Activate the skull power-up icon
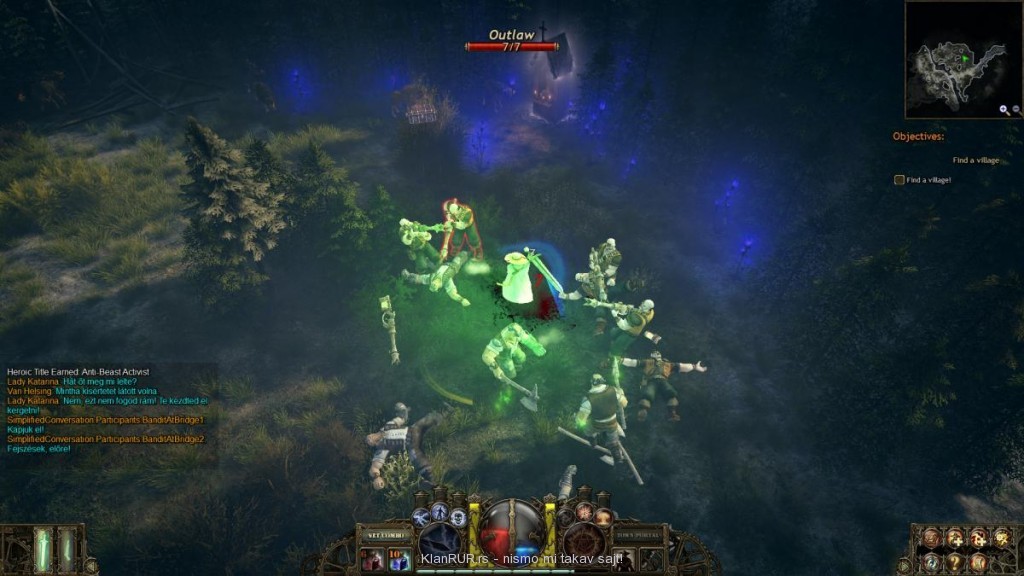Image resolution: width=1024 pixels, height=576 pixels. (x=458, y=517)
